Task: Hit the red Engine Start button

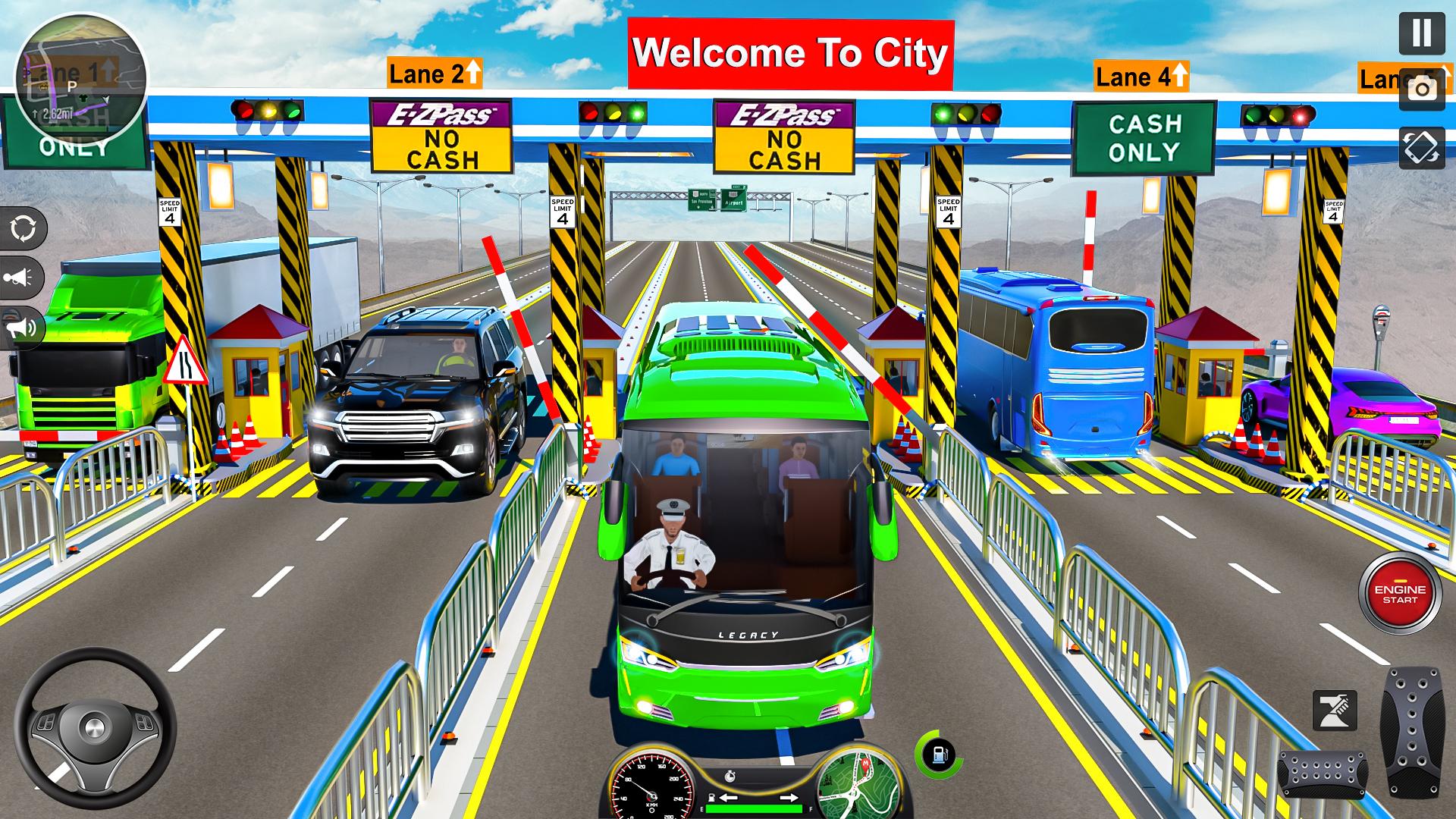Action: (x=1400, y=594)
